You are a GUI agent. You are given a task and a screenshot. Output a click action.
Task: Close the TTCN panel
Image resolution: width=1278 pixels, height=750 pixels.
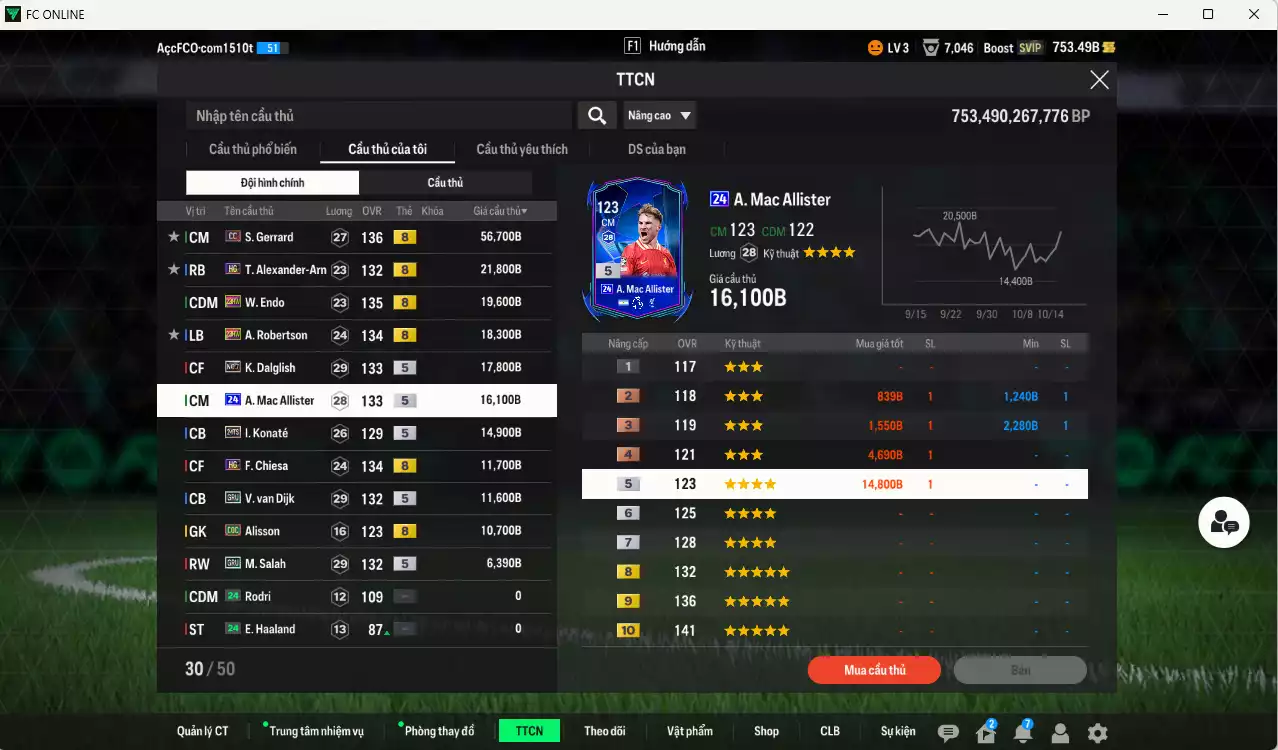pos(1099,81)
